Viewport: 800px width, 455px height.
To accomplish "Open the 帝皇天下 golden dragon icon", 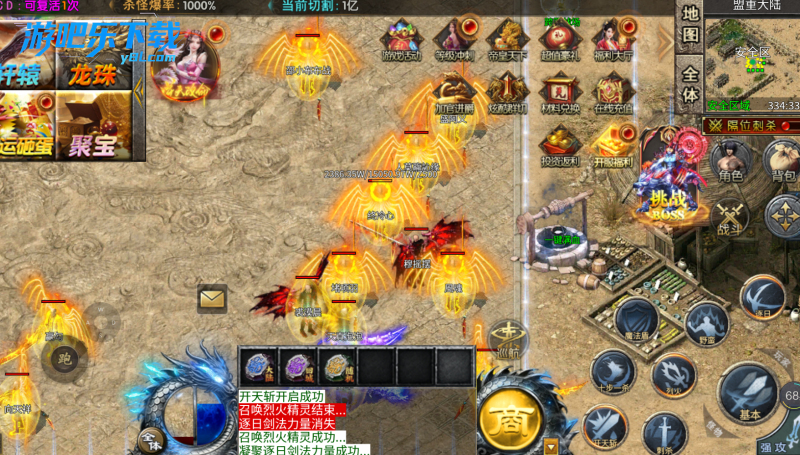I will coord(506,41).
